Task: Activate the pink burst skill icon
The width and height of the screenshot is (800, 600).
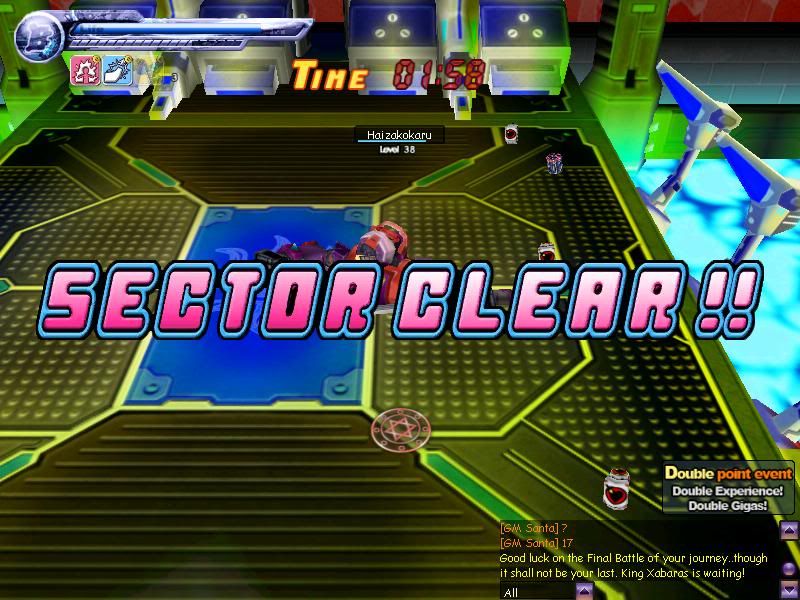Action: pyautogui.click(x=85, y=70)
